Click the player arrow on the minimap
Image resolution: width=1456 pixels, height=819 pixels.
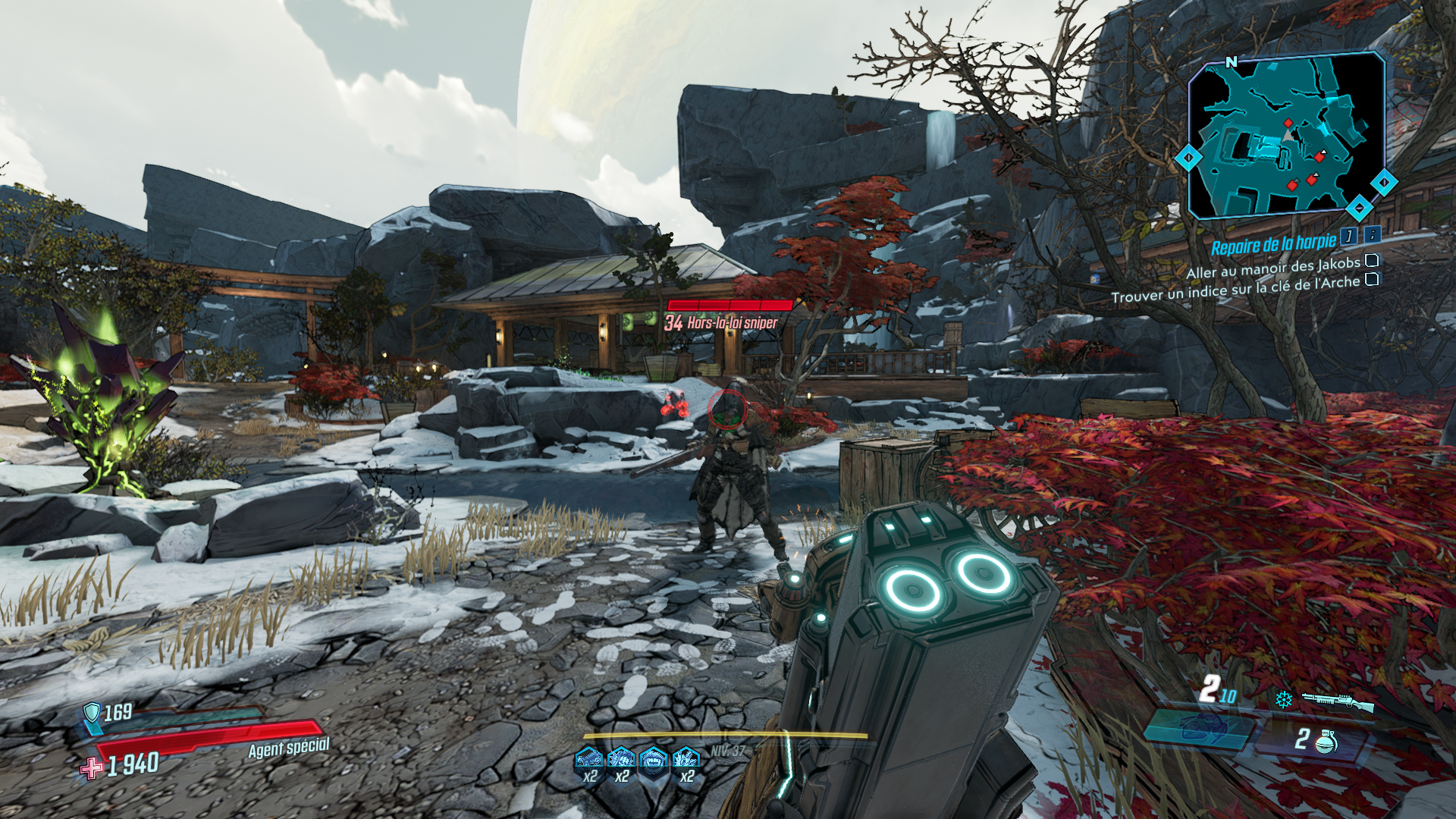tap(1288, 135)
